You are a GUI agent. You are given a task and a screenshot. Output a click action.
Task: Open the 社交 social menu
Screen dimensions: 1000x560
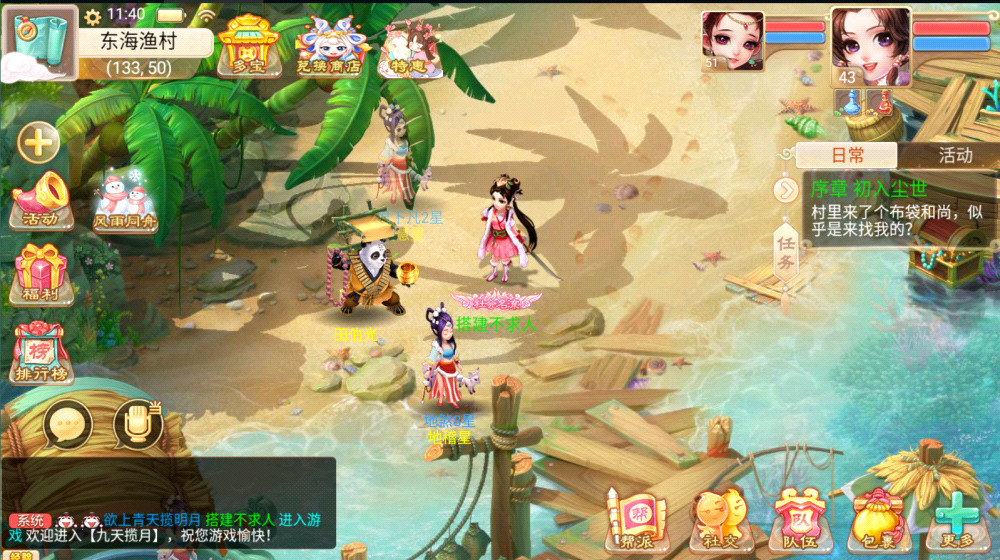pos(717,519)
